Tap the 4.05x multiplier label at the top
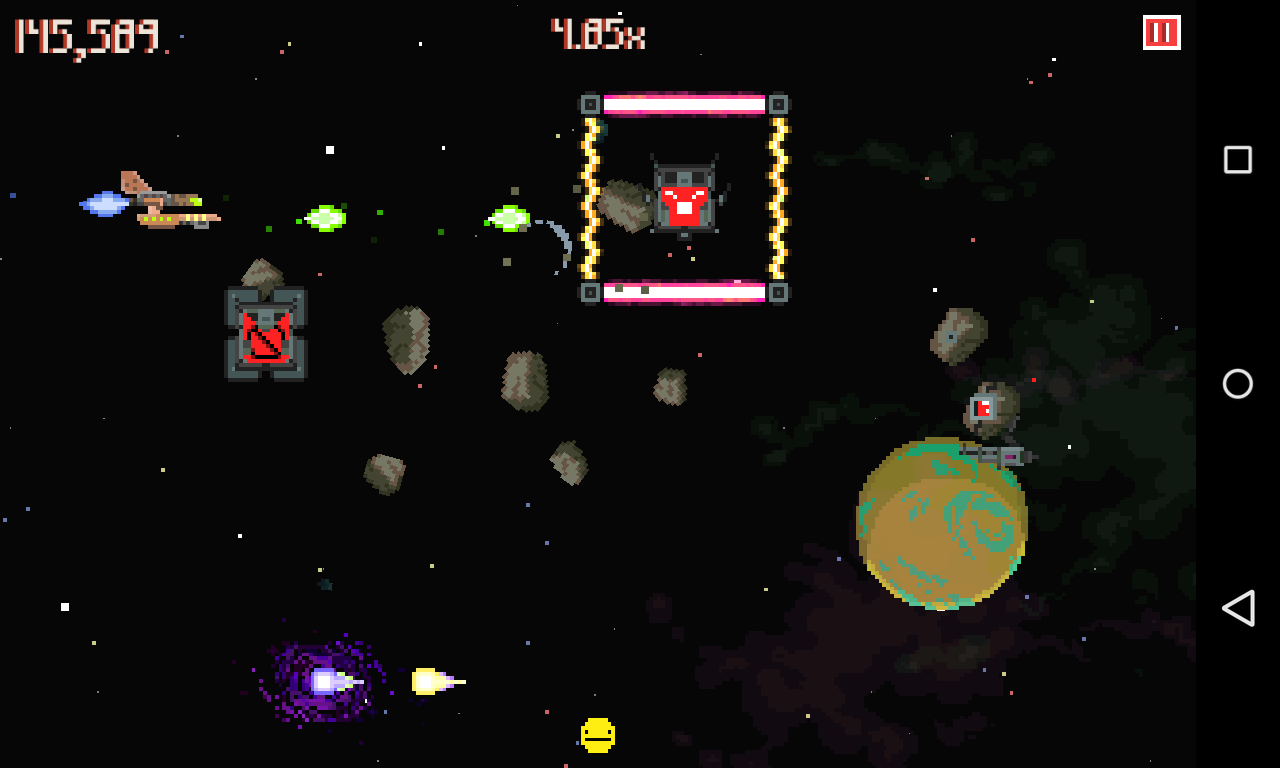Viewport: 1280px width, 768px height. 598,33
